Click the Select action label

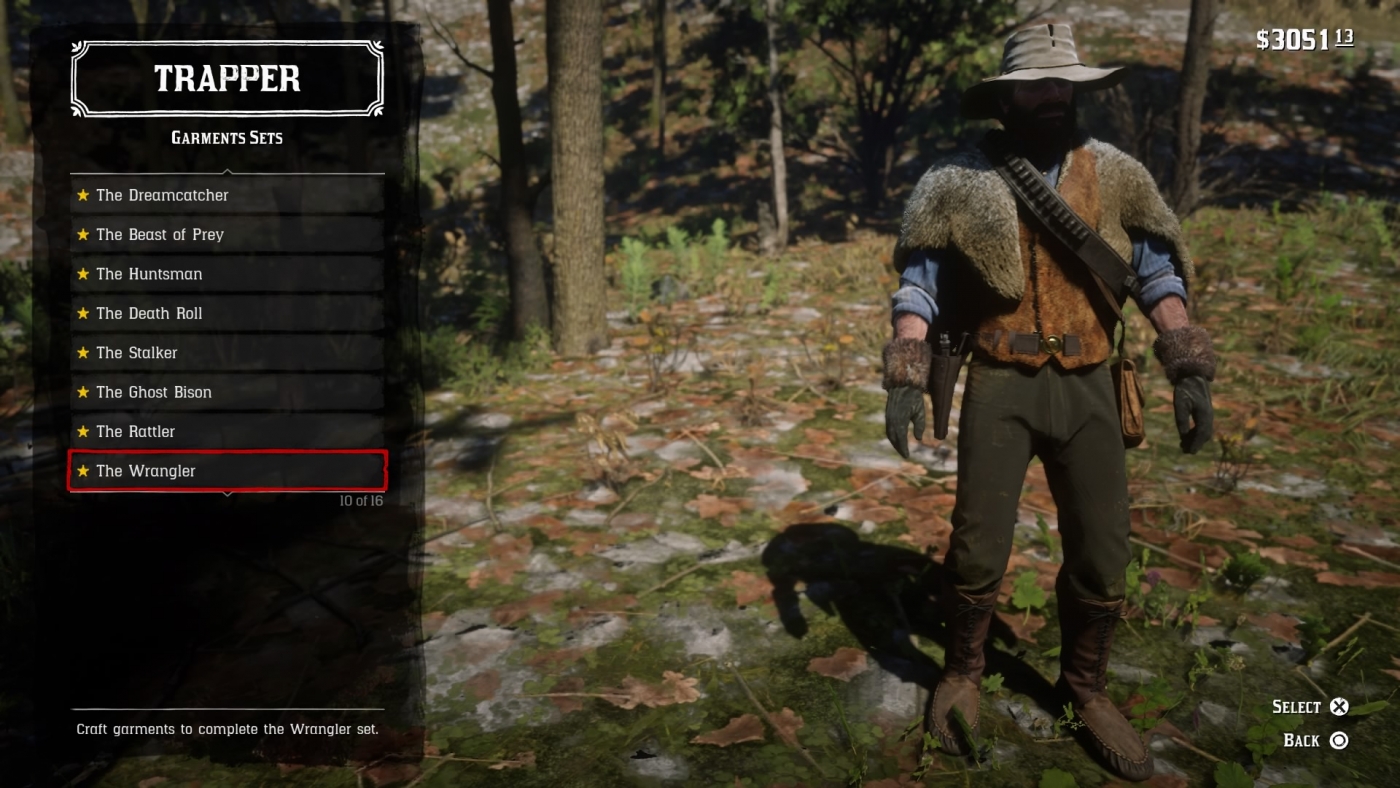pos(1296,706)
